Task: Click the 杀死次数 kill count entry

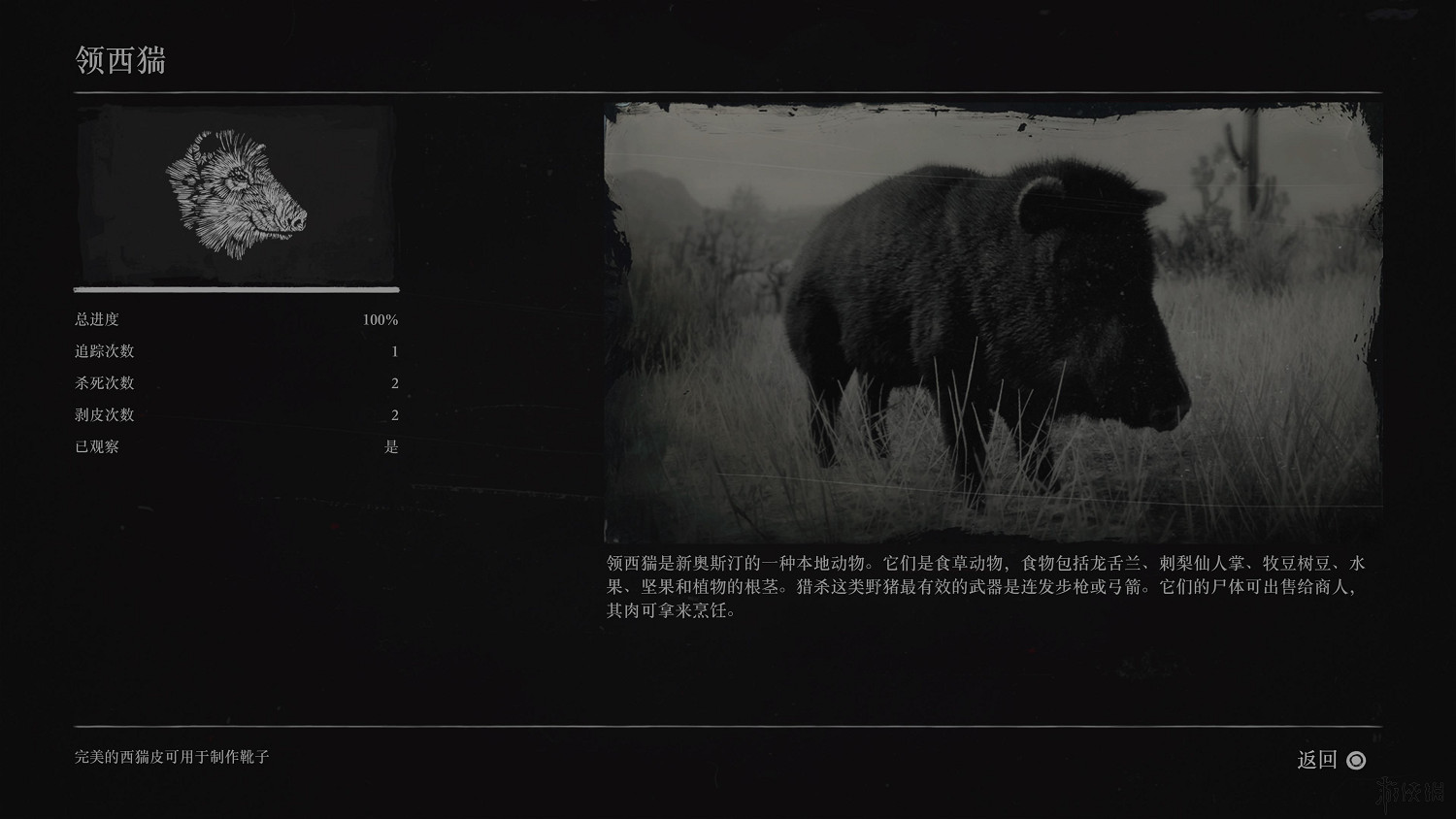Action: pos(103,382)
